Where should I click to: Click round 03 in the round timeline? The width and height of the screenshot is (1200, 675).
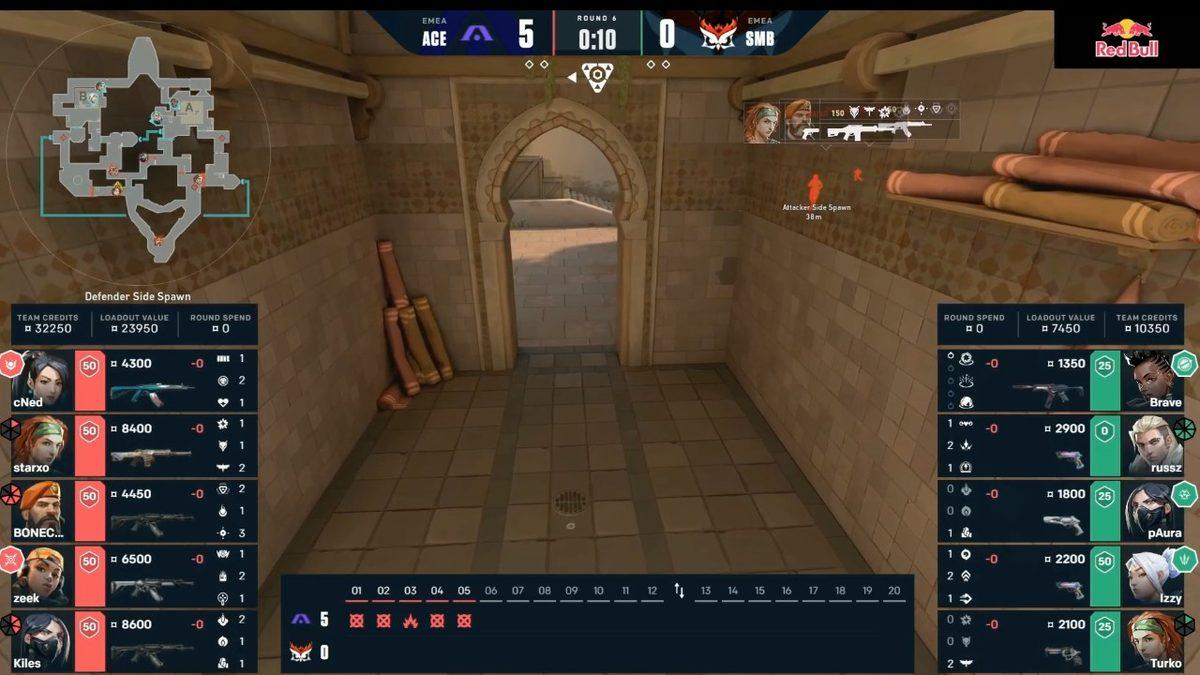point(410,620)
